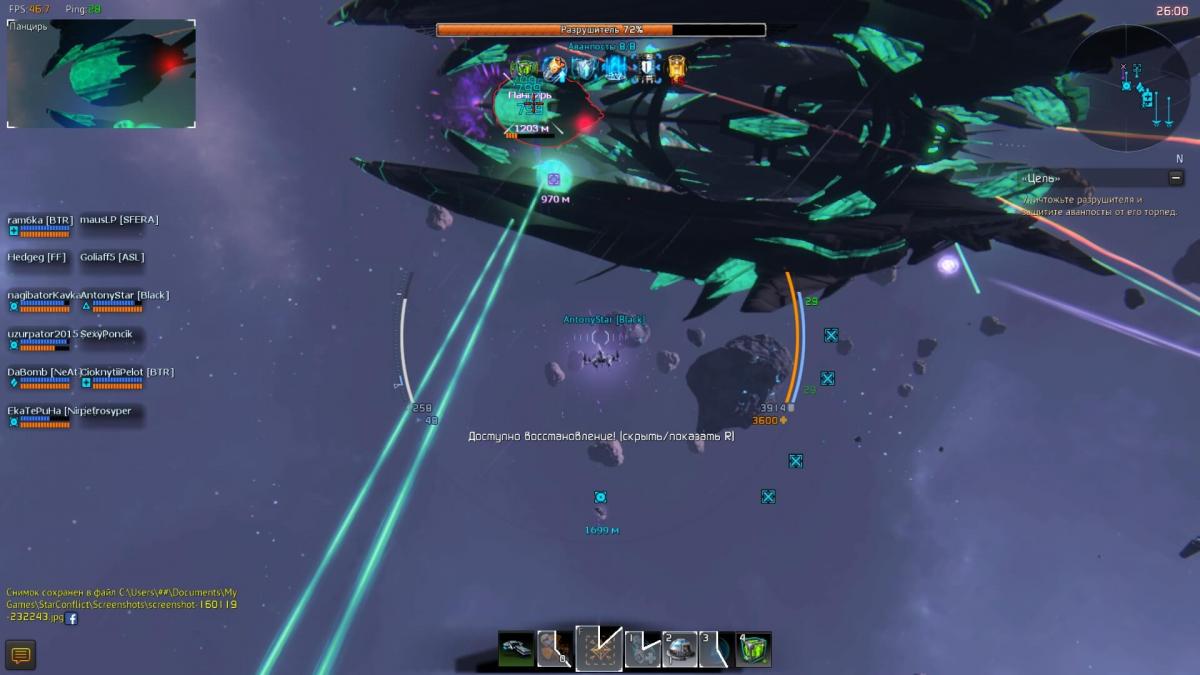Select the ship icon in the hotbar

coord(516,650)
